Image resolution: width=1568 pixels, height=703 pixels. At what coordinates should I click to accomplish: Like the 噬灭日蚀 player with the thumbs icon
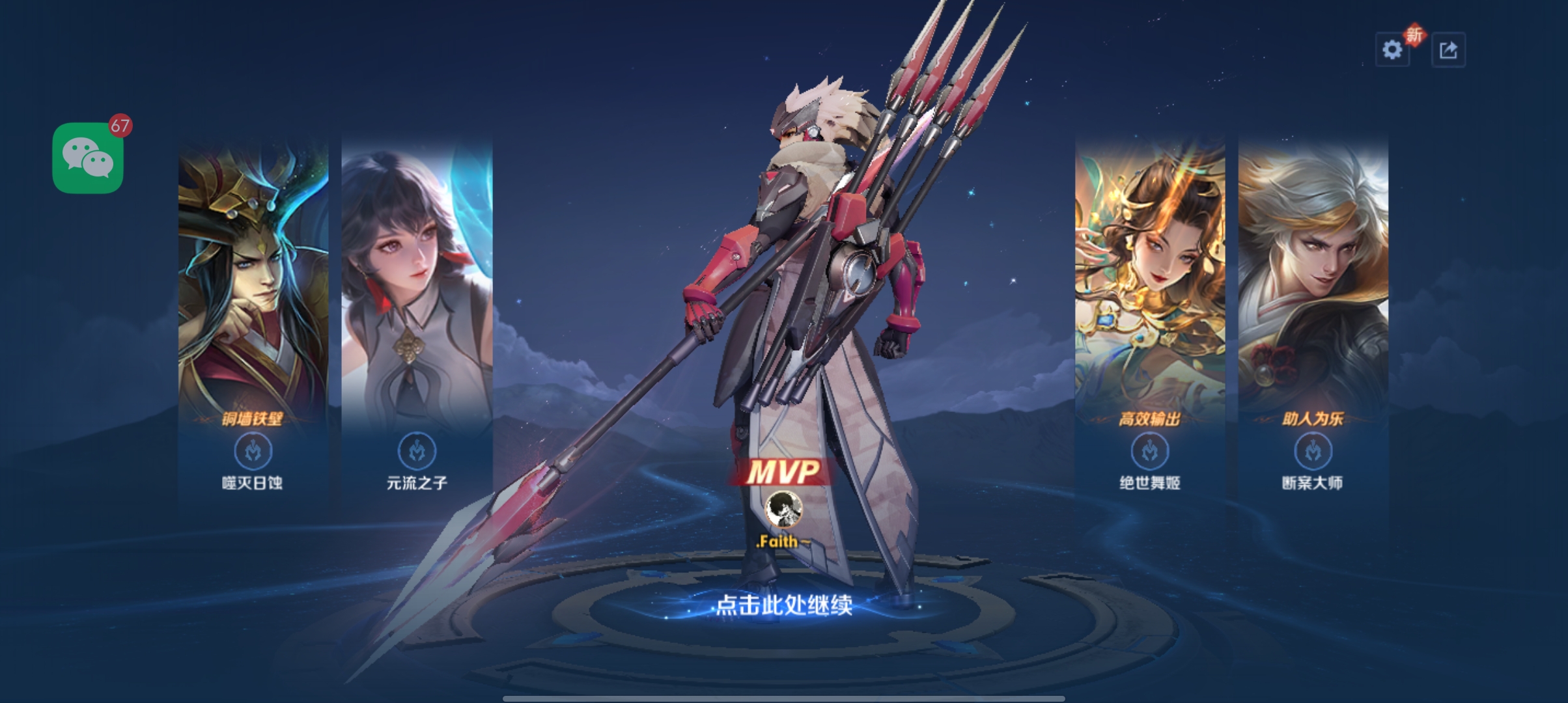pyautogui.click(x=253, y=450)
